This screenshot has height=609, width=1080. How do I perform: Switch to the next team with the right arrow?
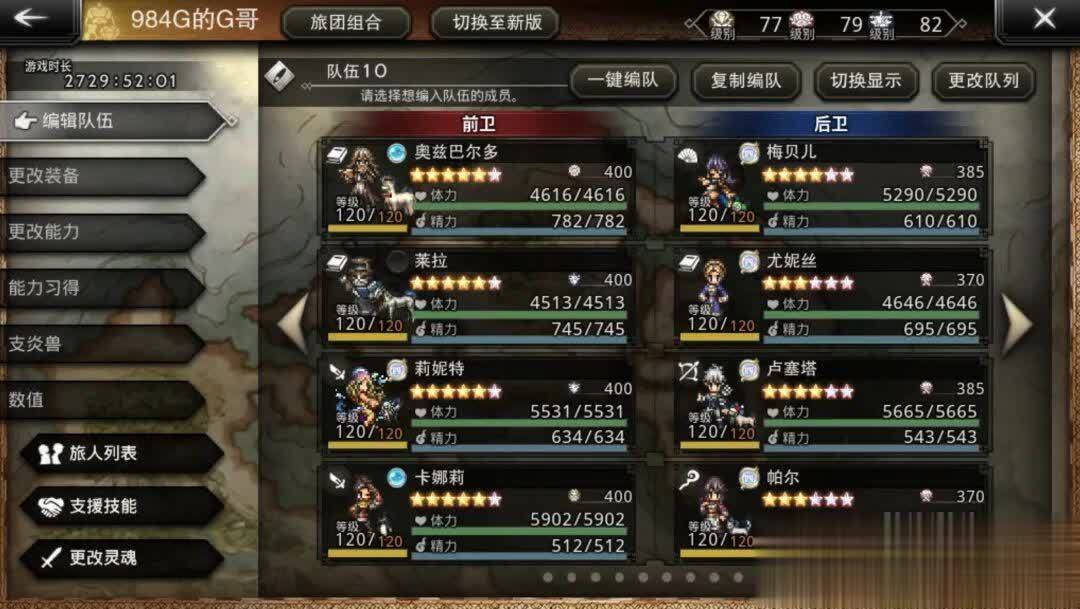[1016, 322]
